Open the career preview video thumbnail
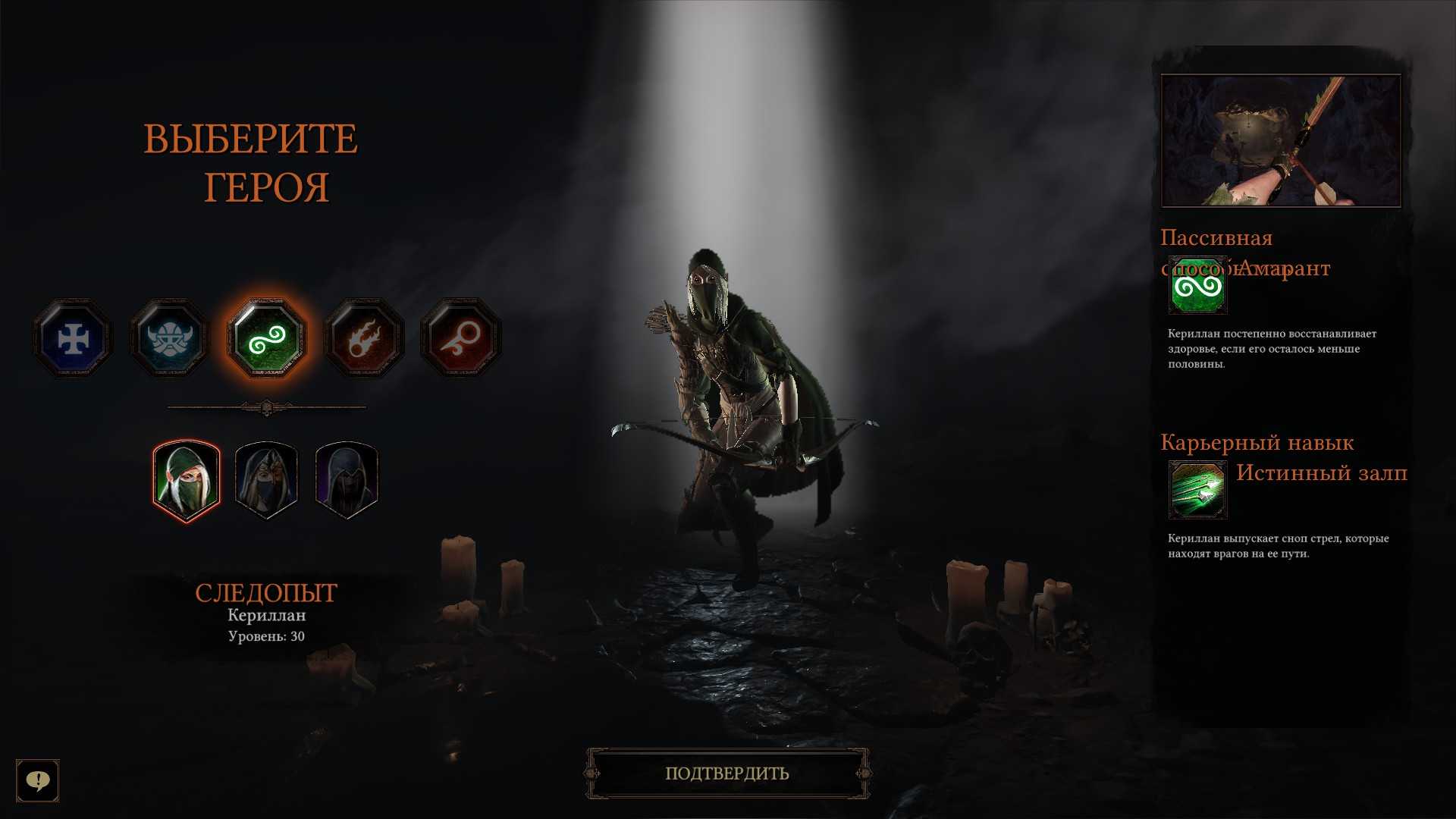The height and width of the screenshot is (819, 1456). 1281,140
